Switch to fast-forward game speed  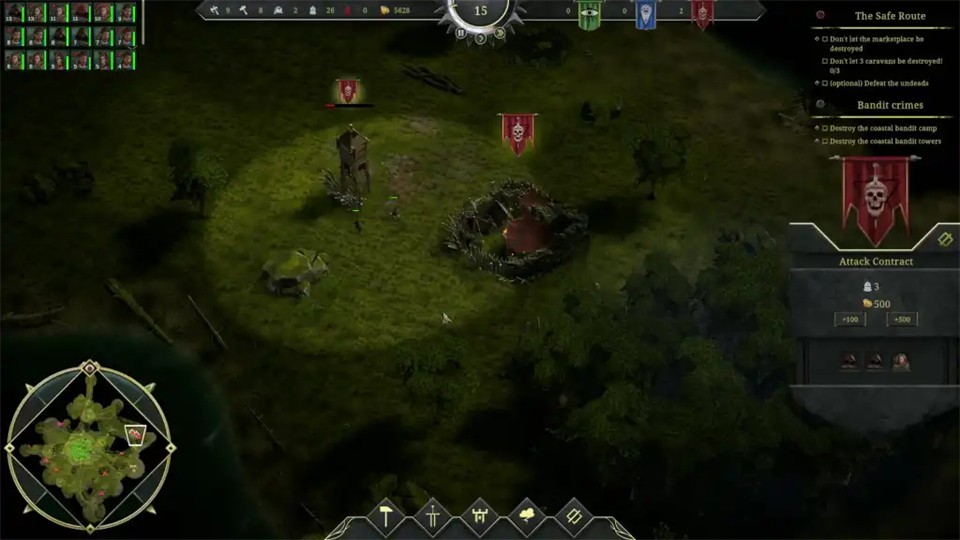[x=501, y=33]
